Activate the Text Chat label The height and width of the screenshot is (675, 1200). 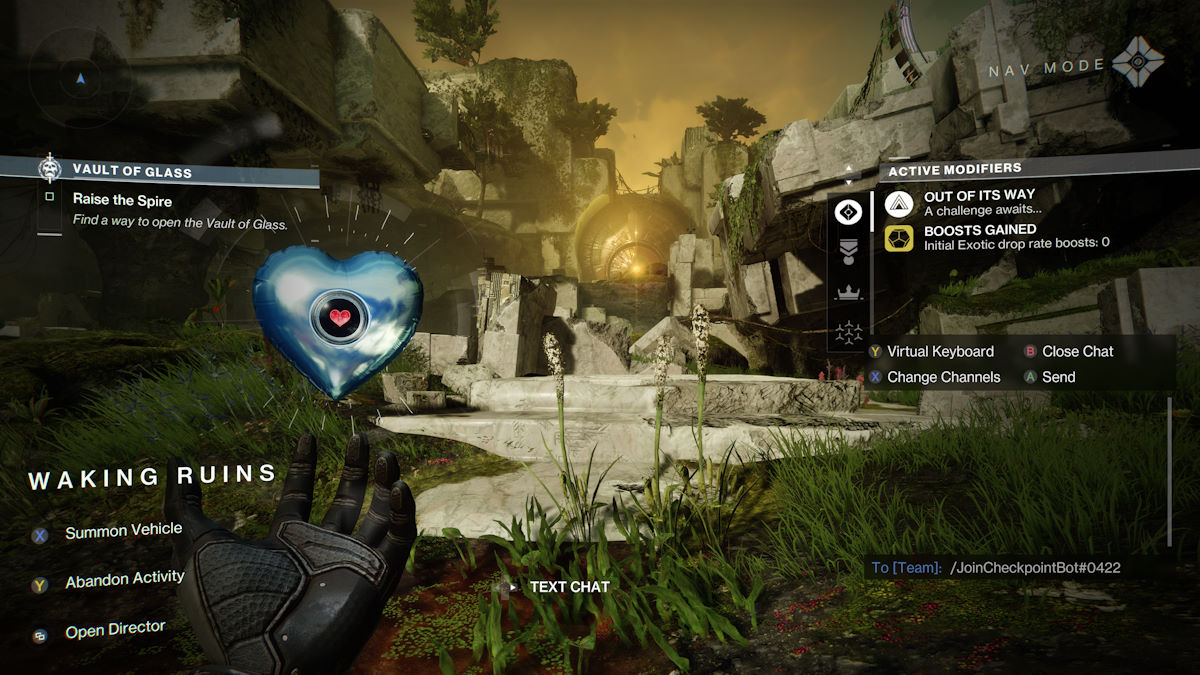[568, 587]
